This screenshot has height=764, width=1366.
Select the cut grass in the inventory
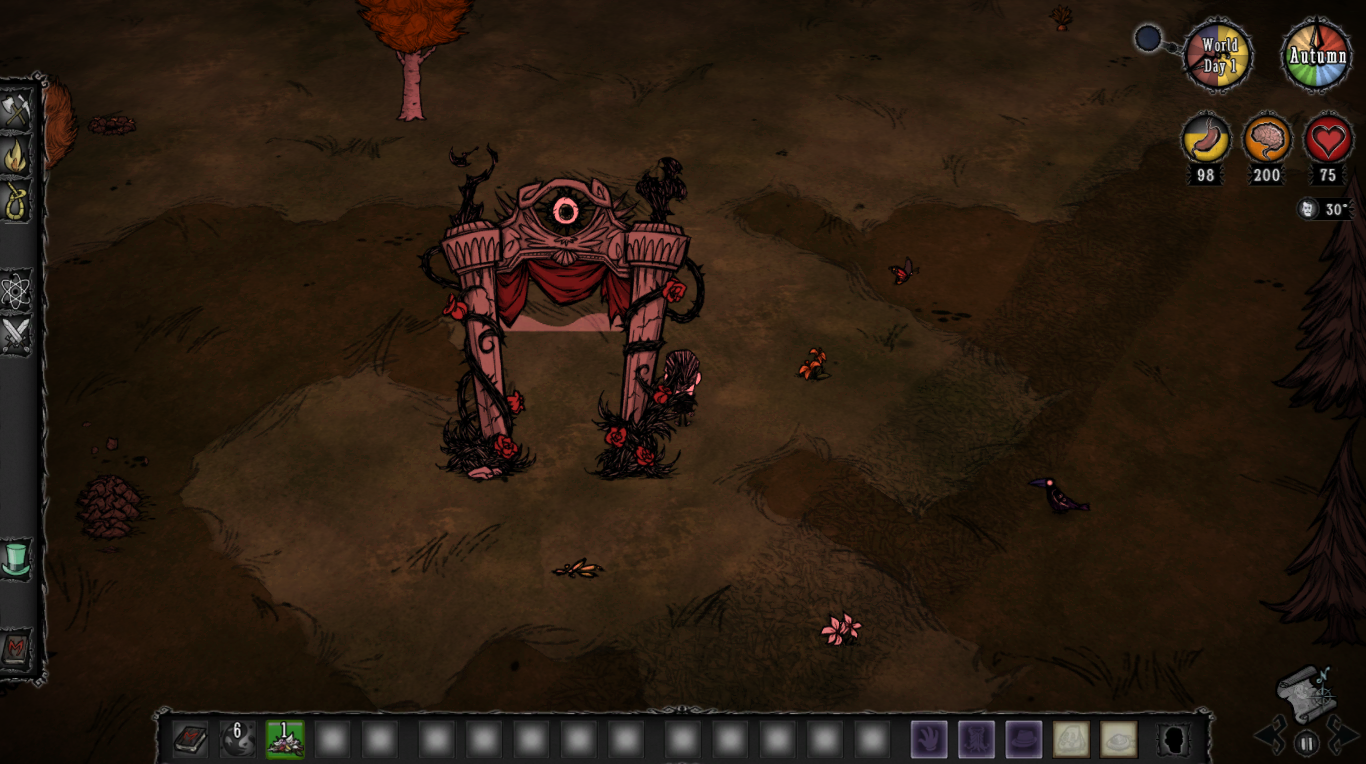point(285,738)
